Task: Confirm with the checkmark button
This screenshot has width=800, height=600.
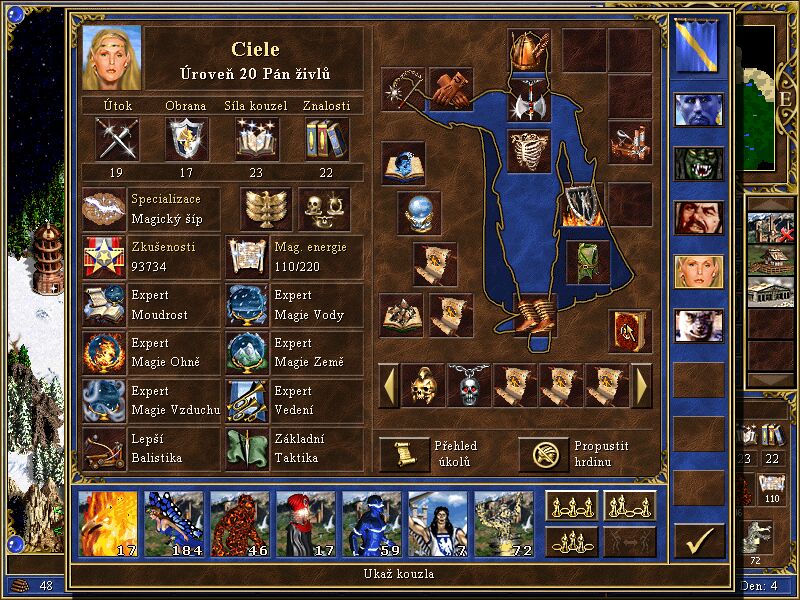Action: pos(699,541)
